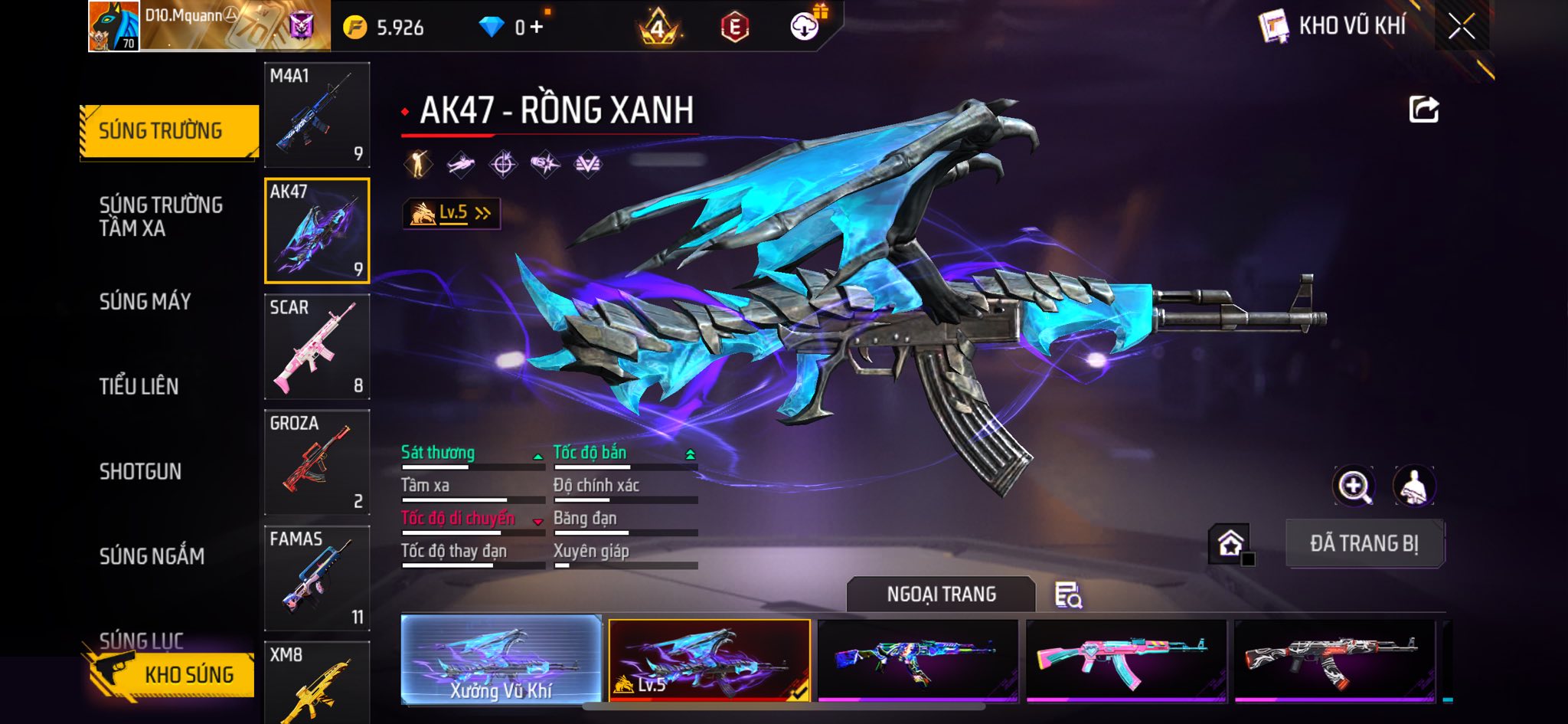1568x724 pixels.
Task: Close the Kho Vũ Khí screen
Action: click(x=1461, y=27)
